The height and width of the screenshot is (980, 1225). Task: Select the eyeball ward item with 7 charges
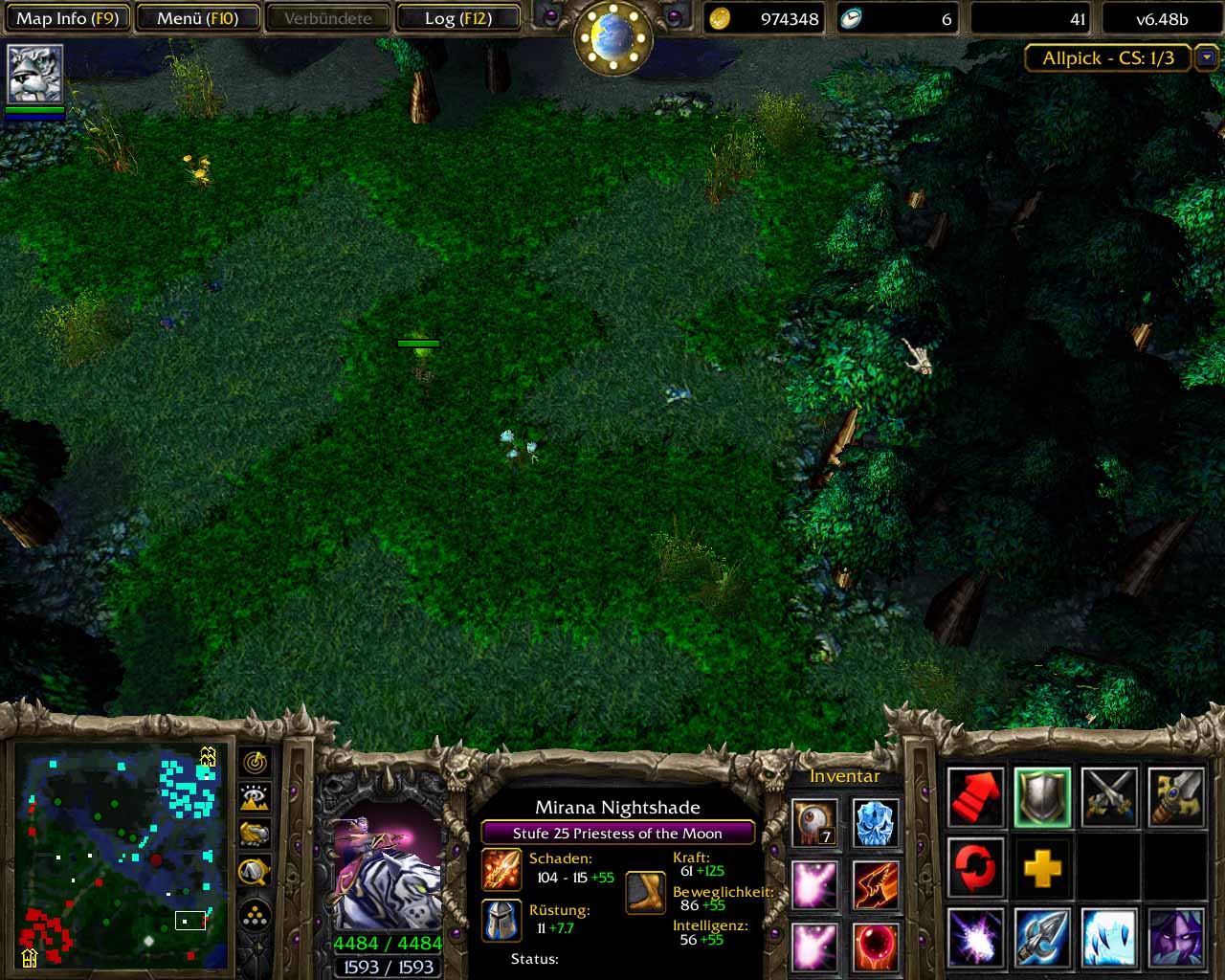click(815, 824)
